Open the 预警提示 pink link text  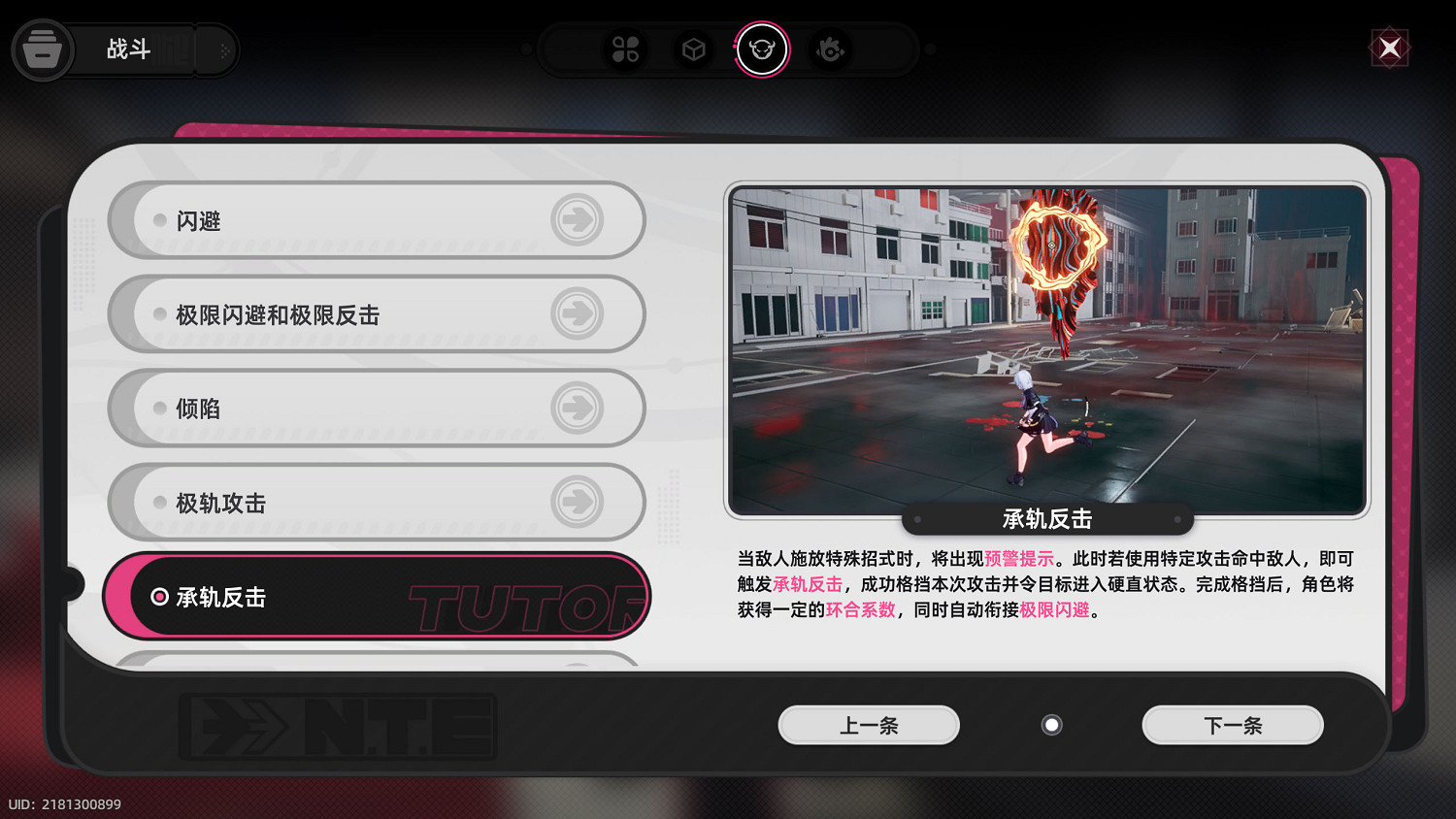point(1017,557)
